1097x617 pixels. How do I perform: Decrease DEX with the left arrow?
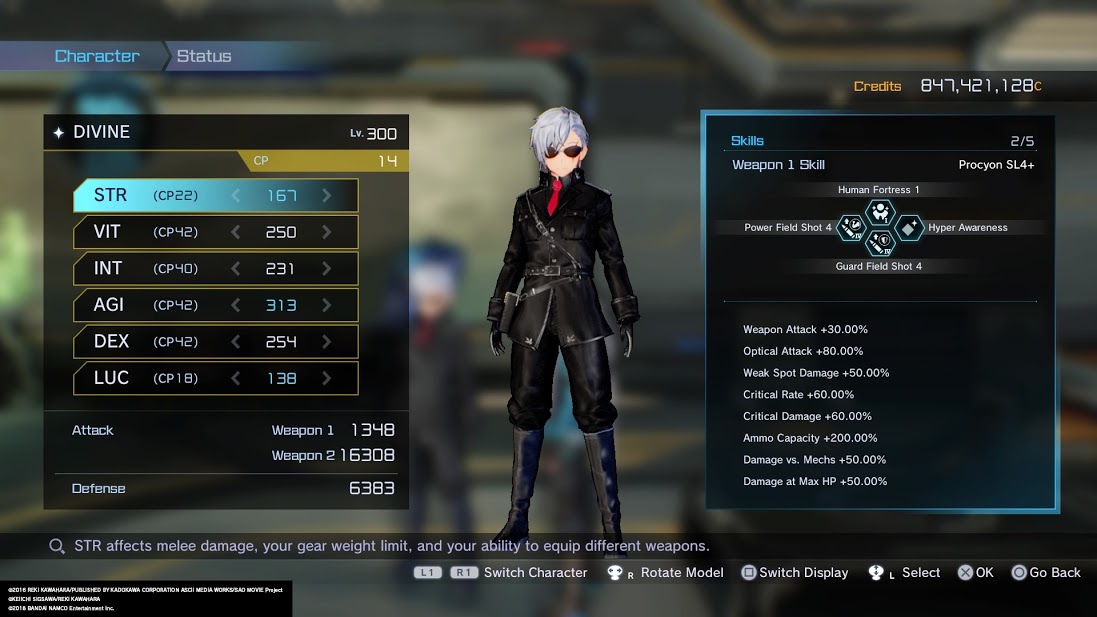[236, 342]
